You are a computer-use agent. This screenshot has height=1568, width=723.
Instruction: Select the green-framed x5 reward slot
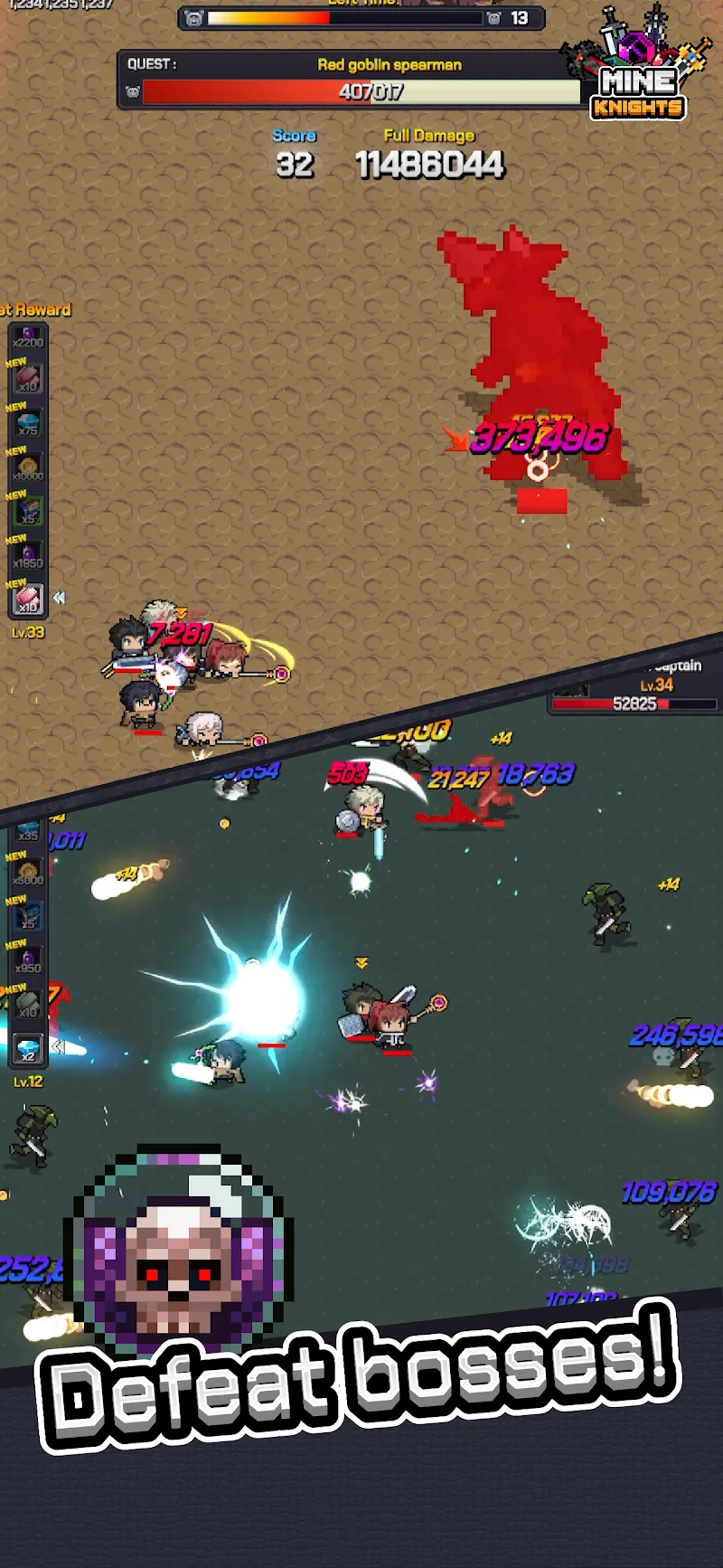point(28,512)
